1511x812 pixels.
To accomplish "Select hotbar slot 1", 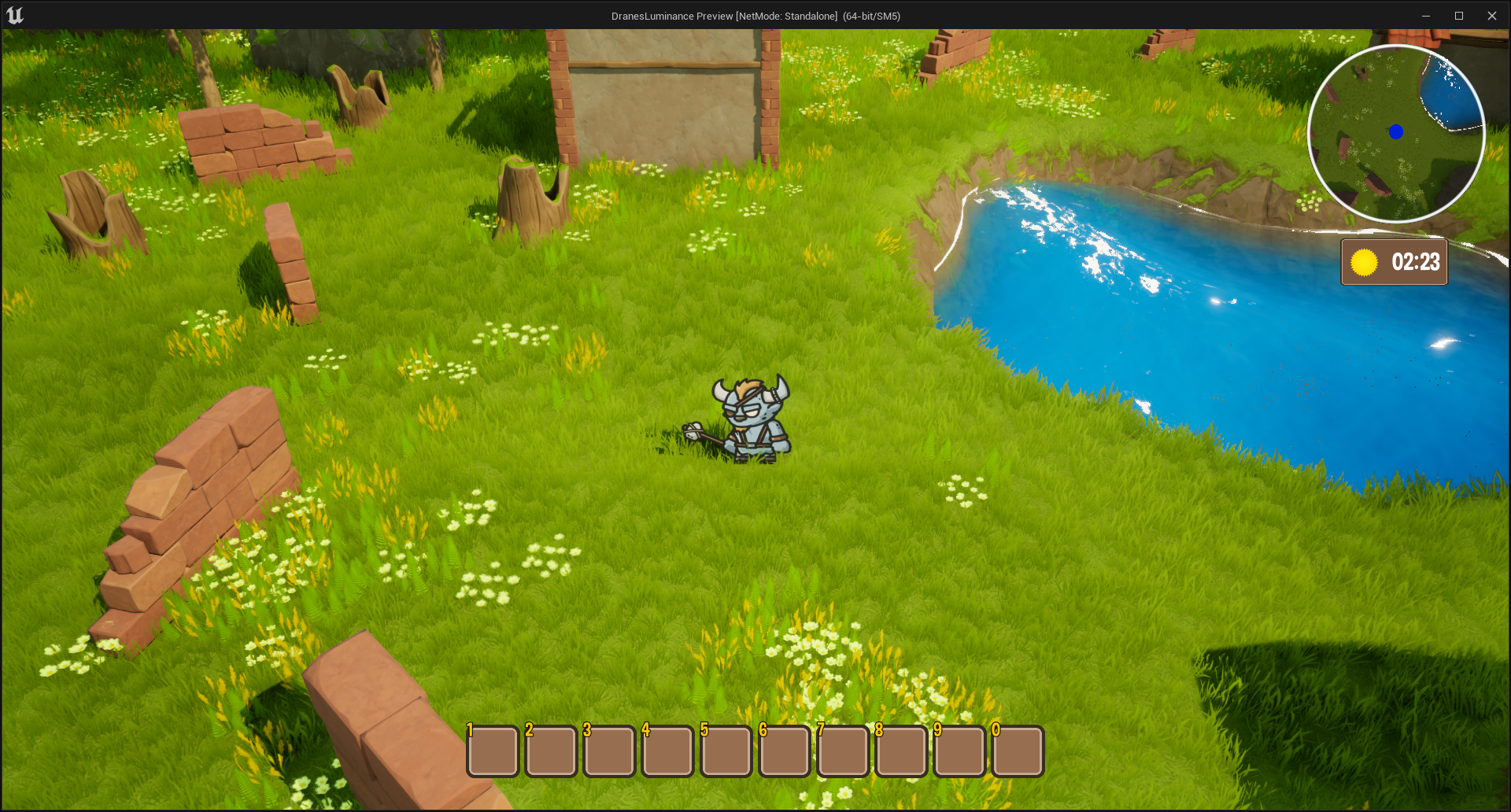I will click(493, 751).
